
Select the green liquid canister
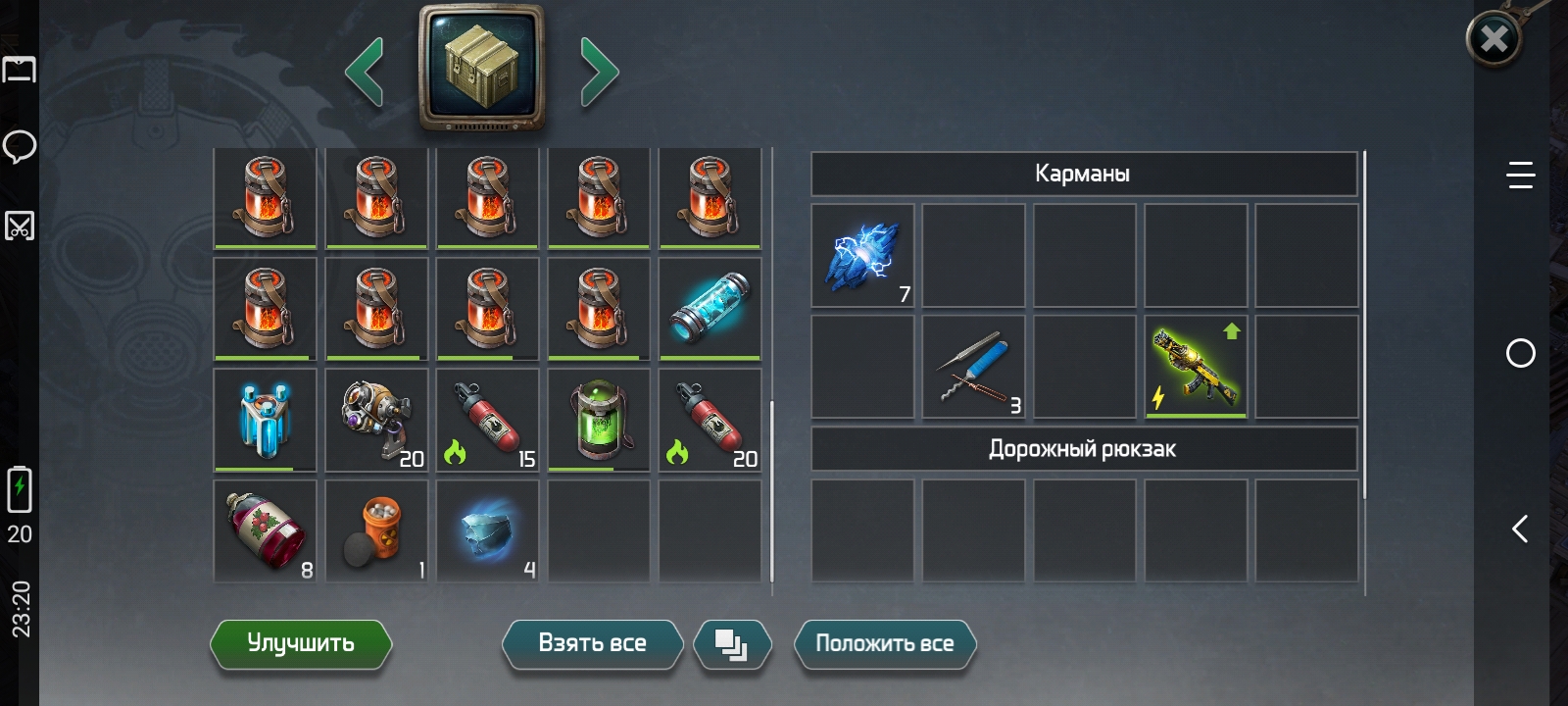(598, 420)
